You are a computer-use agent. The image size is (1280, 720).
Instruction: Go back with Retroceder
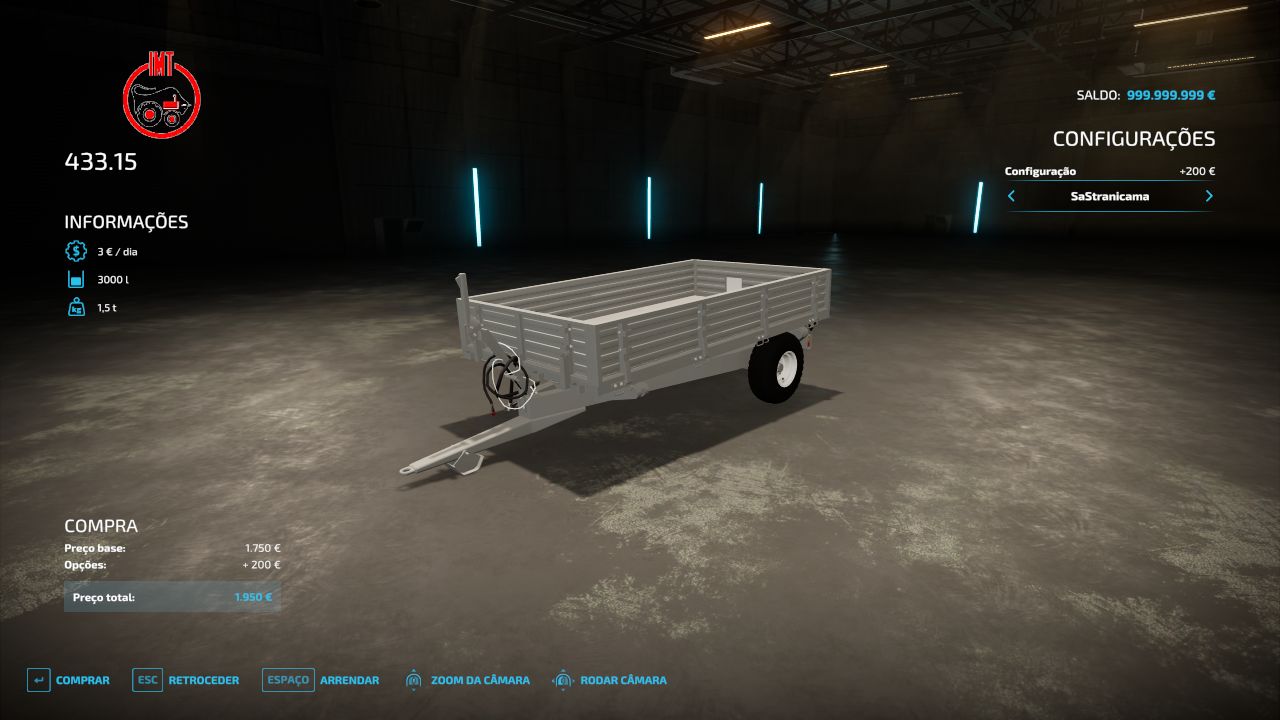(186, 680)
